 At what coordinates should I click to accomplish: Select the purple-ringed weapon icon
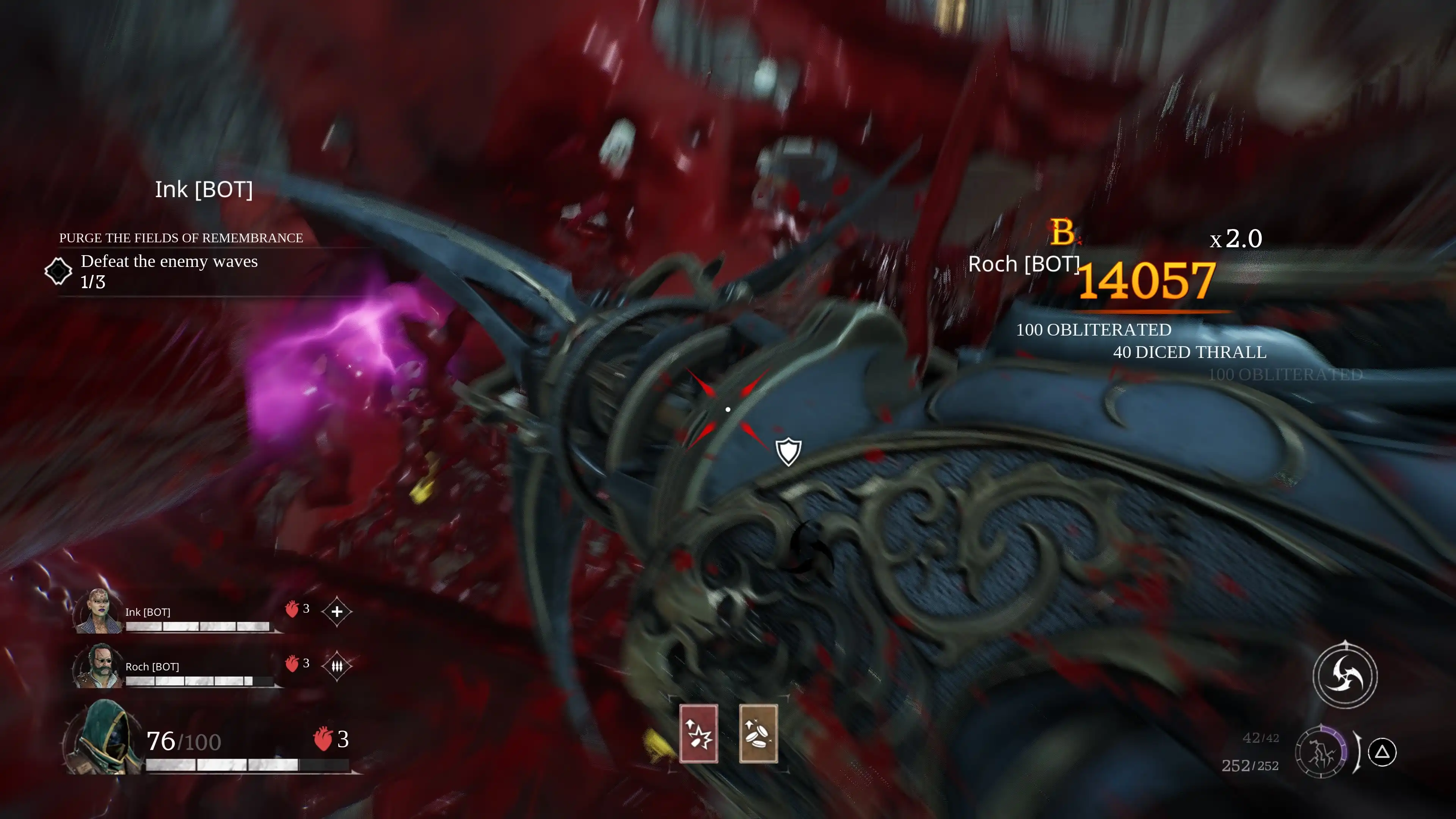(1320, 752)
